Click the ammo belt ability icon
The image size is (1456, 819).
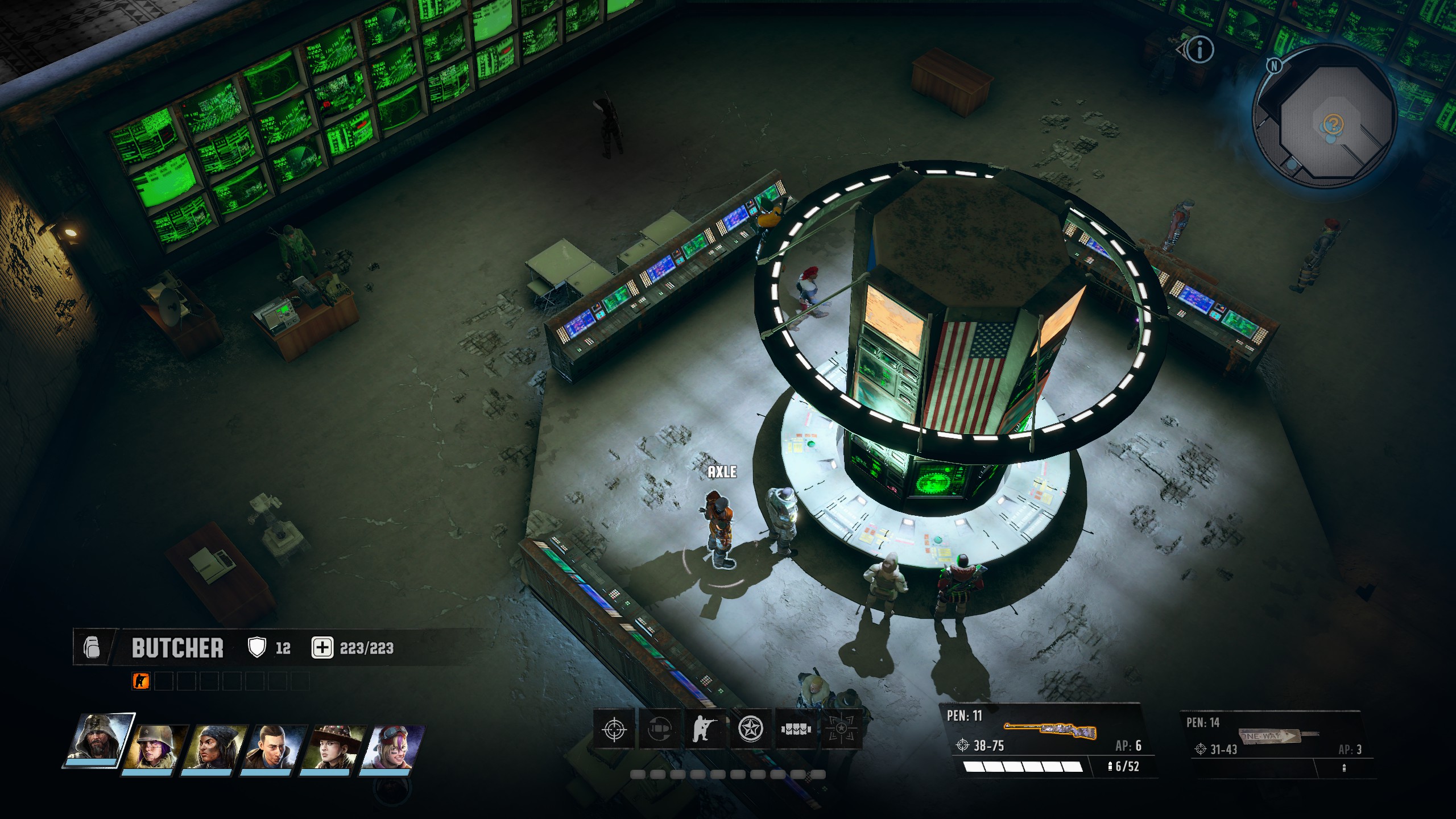(795, 729)
